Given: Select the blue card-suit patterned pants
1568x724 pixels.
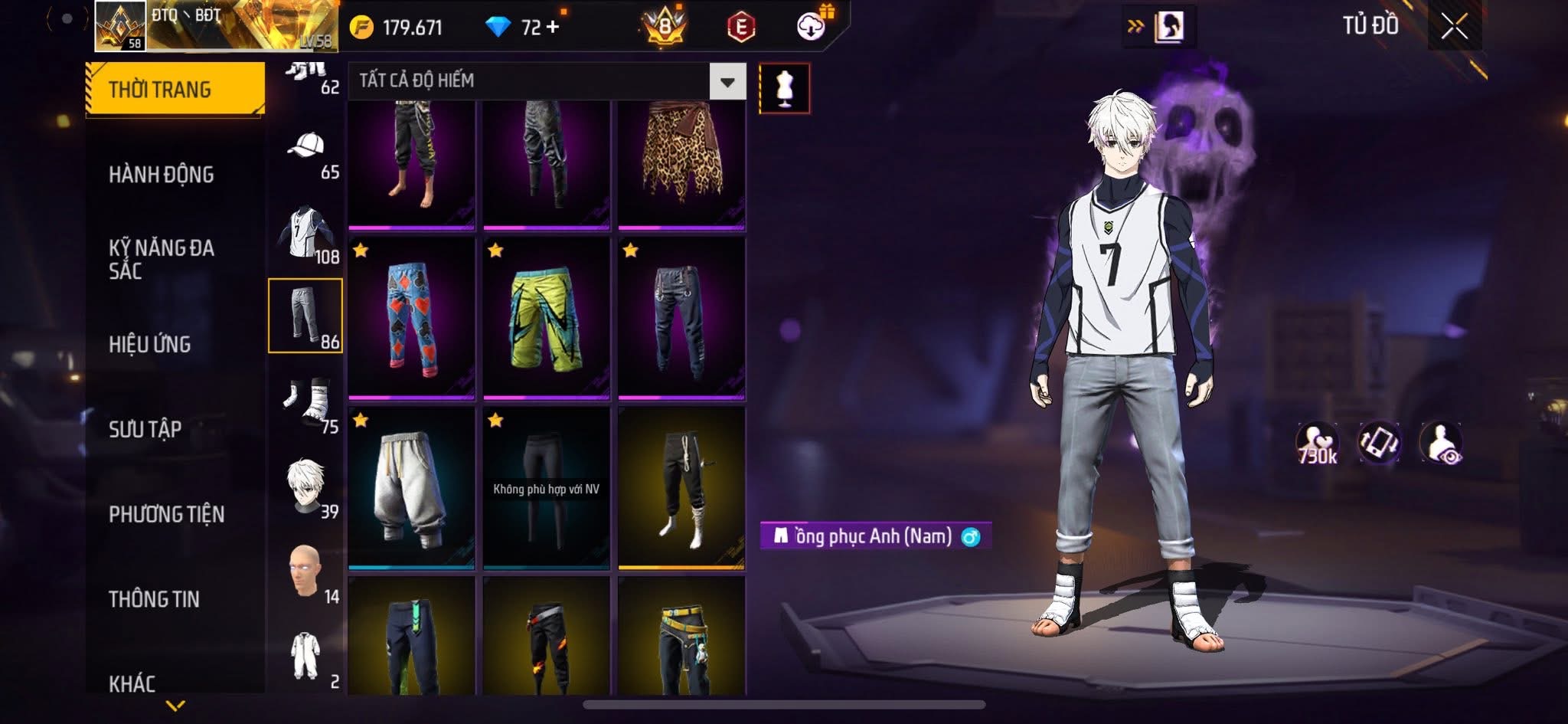Looking at the screenshot, I should coord(412,318).
